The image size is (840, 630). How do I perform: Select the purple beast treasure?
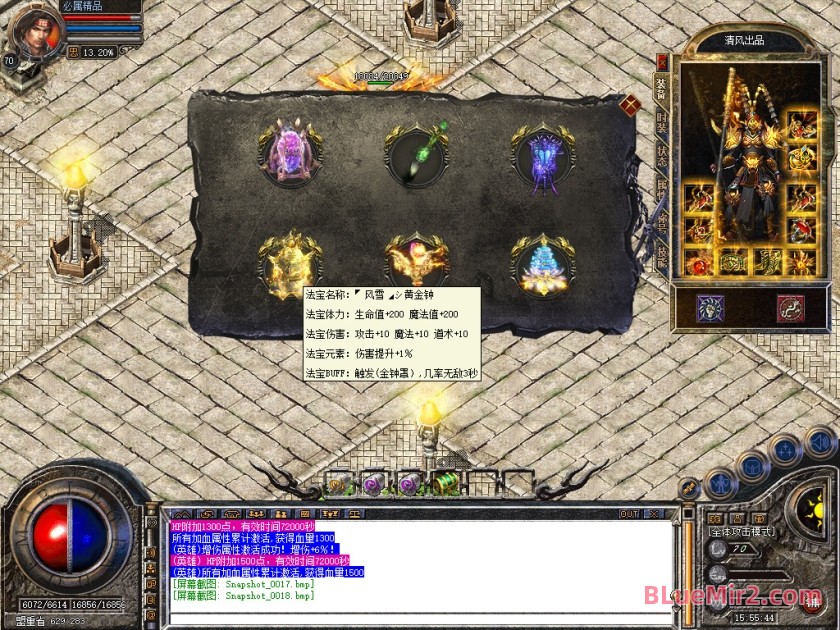[x=289, y=153]
